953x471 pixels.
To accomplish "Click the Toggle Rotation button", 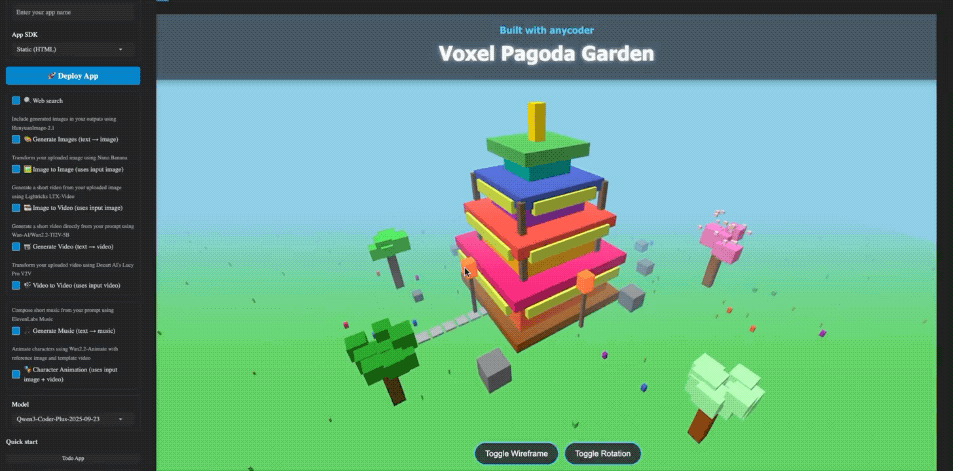I will [x=603, y=453].
